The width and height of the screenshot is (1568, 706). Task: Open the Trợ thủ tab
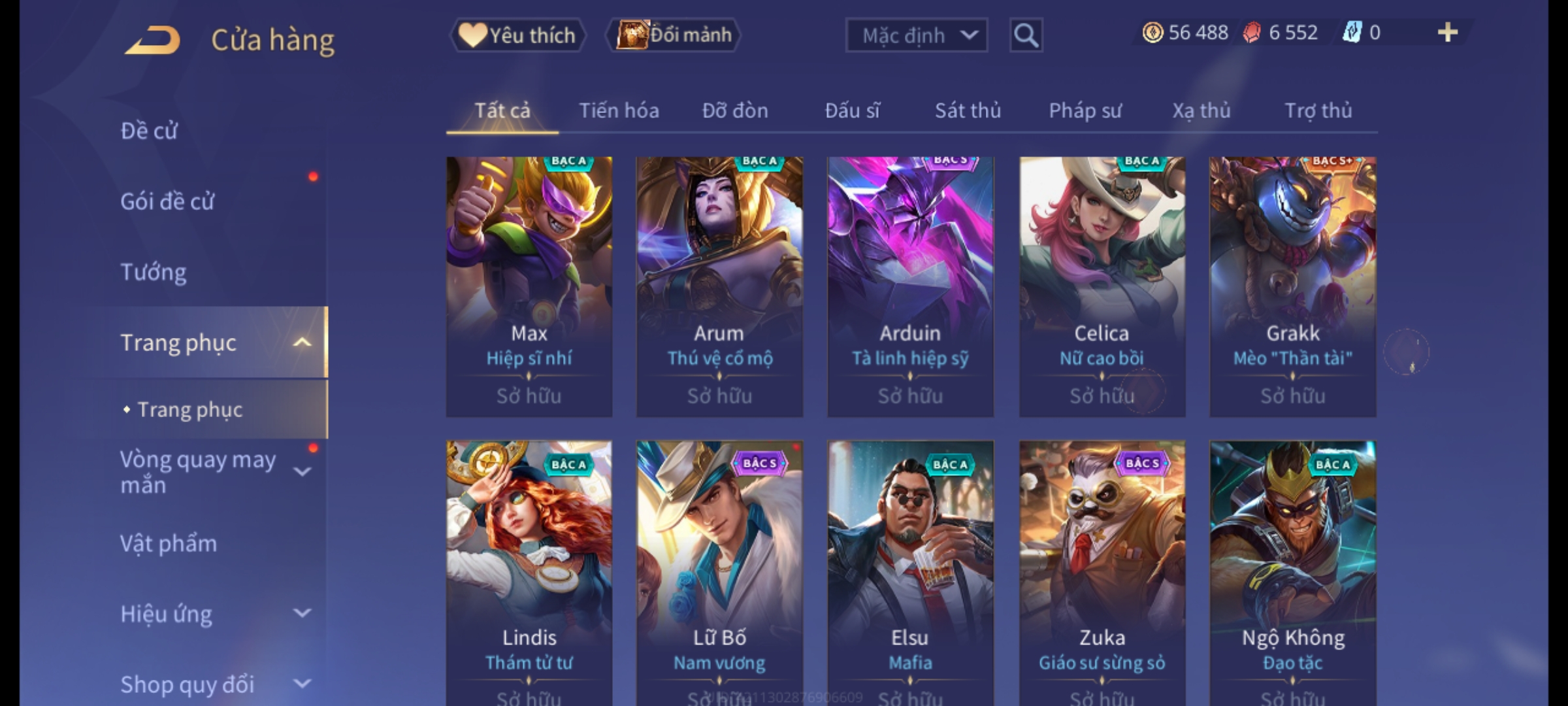(x=1318, y=110)
